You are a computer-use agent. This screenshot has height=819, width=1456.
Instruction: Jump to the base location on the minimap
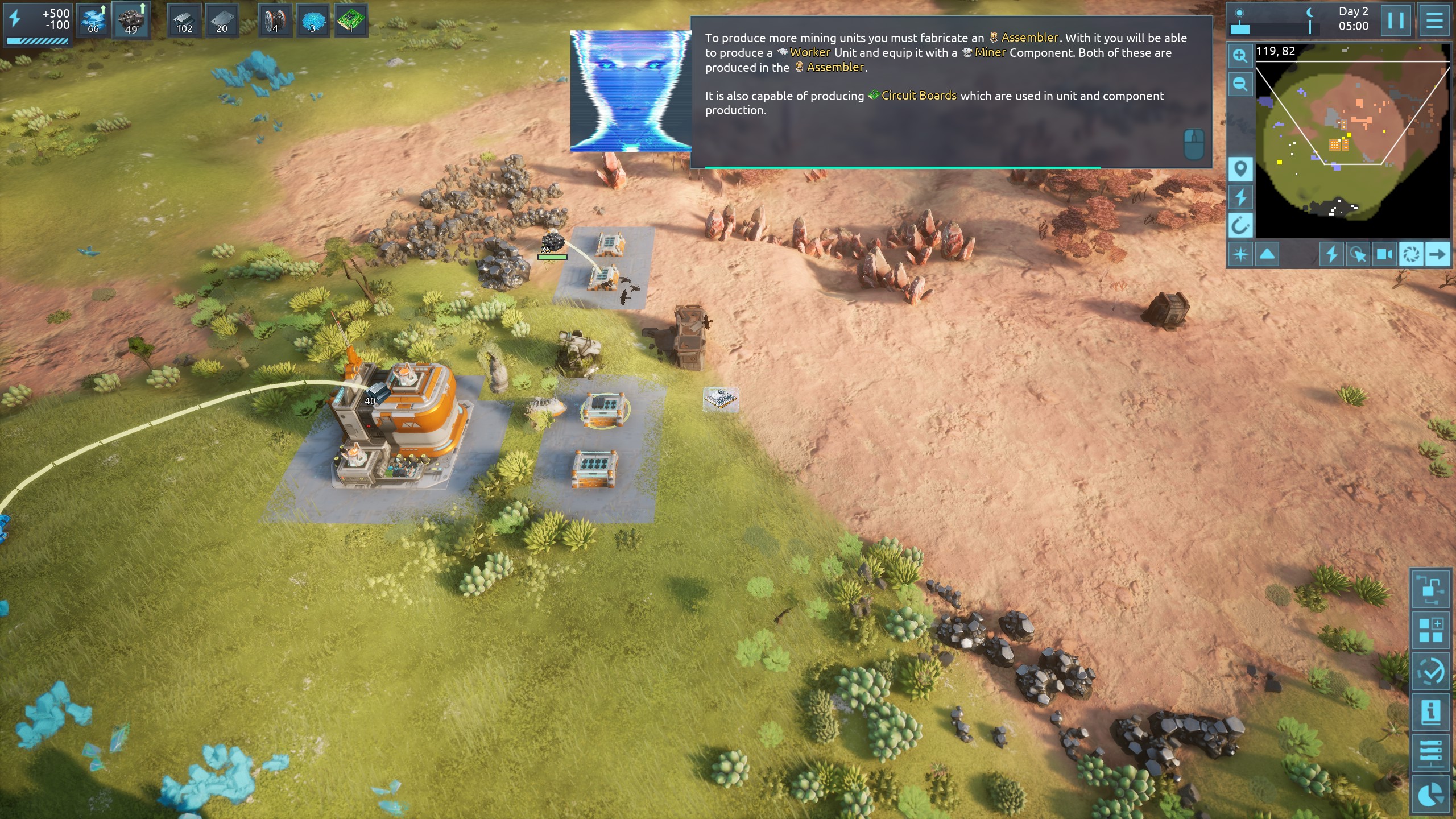pos(1338,144)
